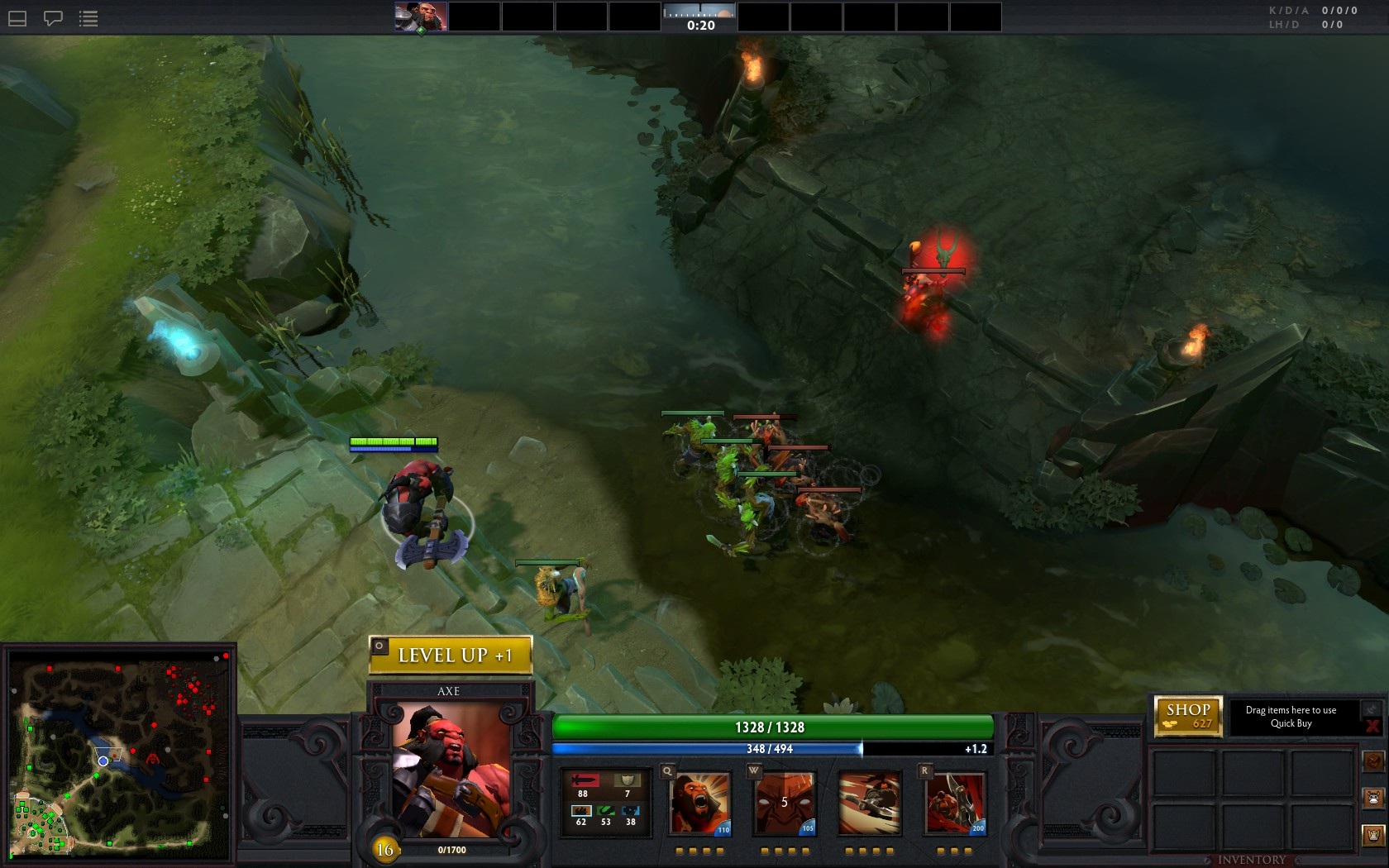Click the pin icon above the red X
The image size is (1389, 868).
[x=1372, y=708]
